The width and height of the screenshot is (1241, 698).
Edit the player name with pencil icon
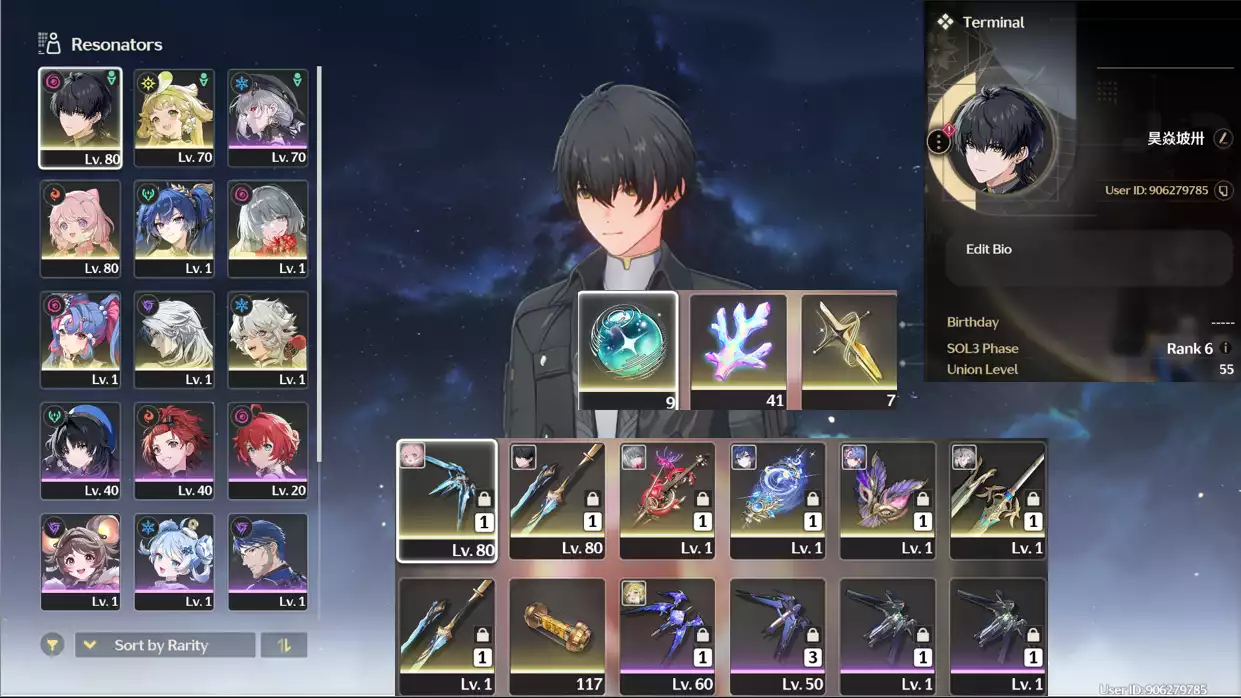(1223, 139)
